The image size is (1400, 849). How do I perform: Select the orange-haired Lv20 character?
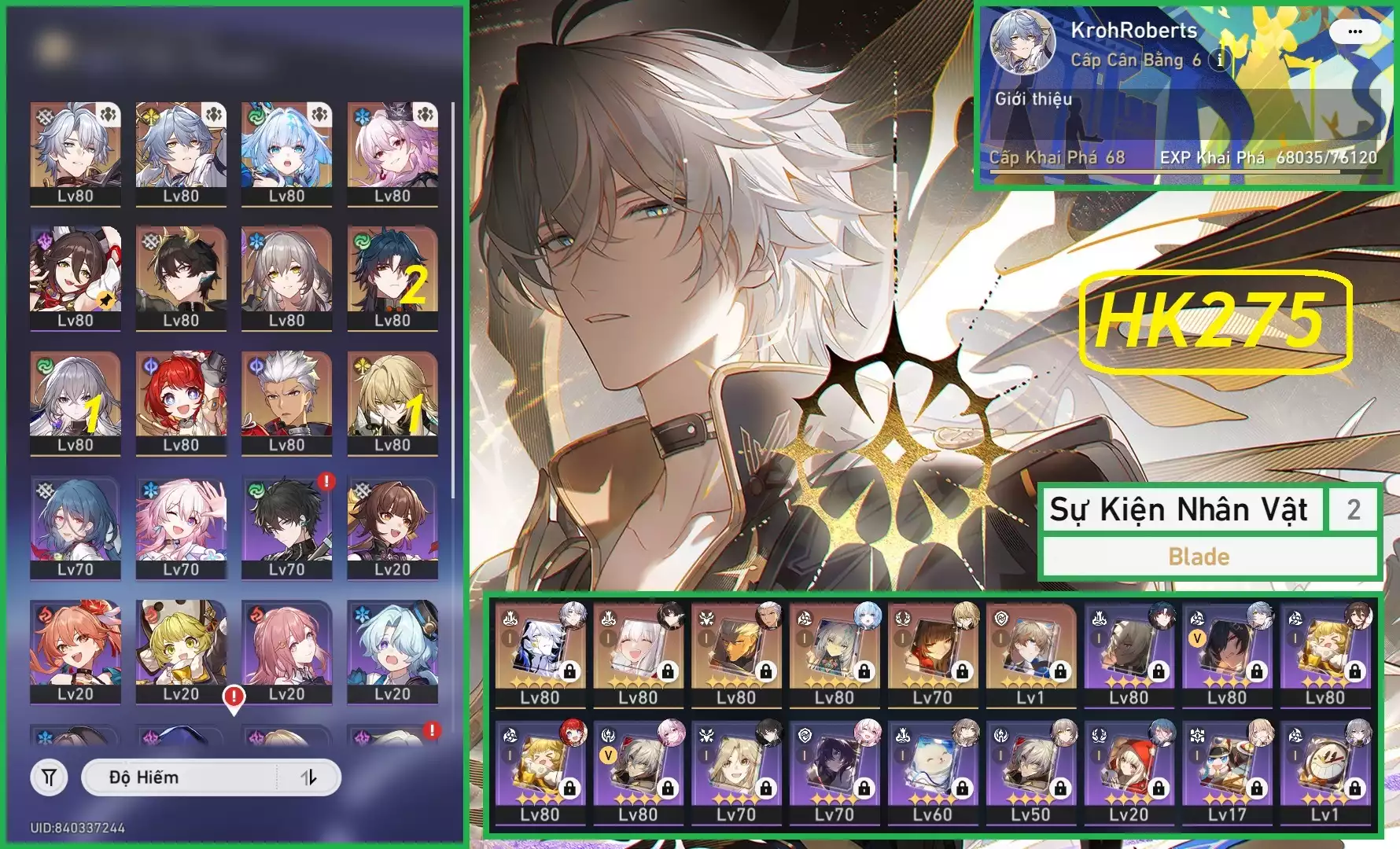pyautogui.click(x=76, y=650)
